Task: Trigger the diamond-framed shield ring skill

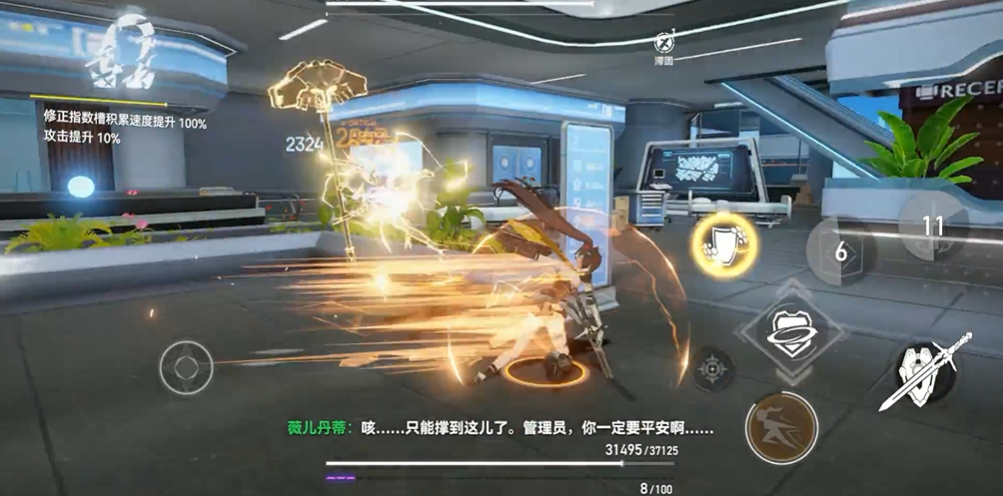Action: coord(792,331)
